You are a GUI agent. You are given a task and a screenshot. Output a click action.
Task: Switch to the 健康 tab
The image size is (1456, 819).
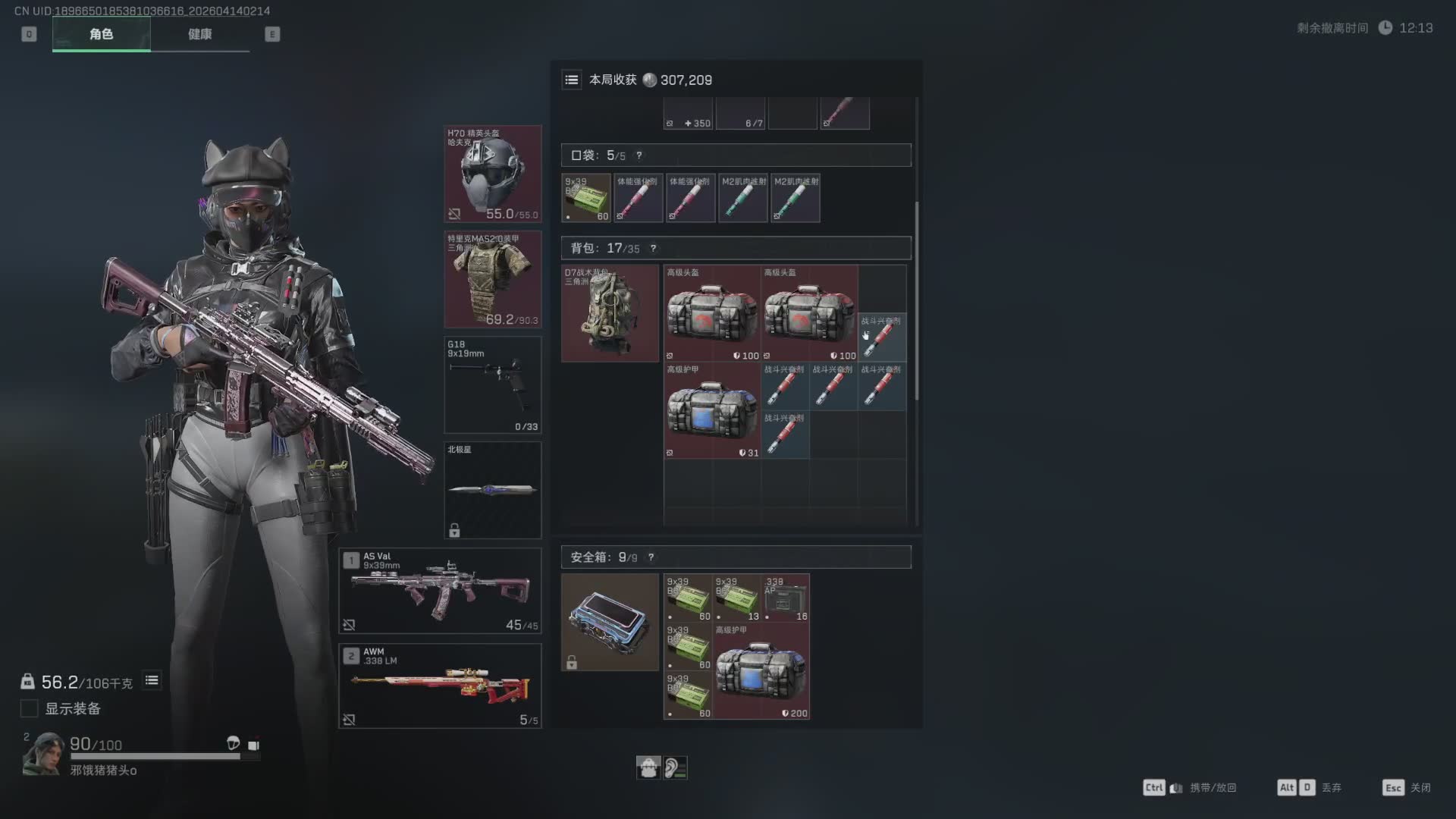click(199, 34)
